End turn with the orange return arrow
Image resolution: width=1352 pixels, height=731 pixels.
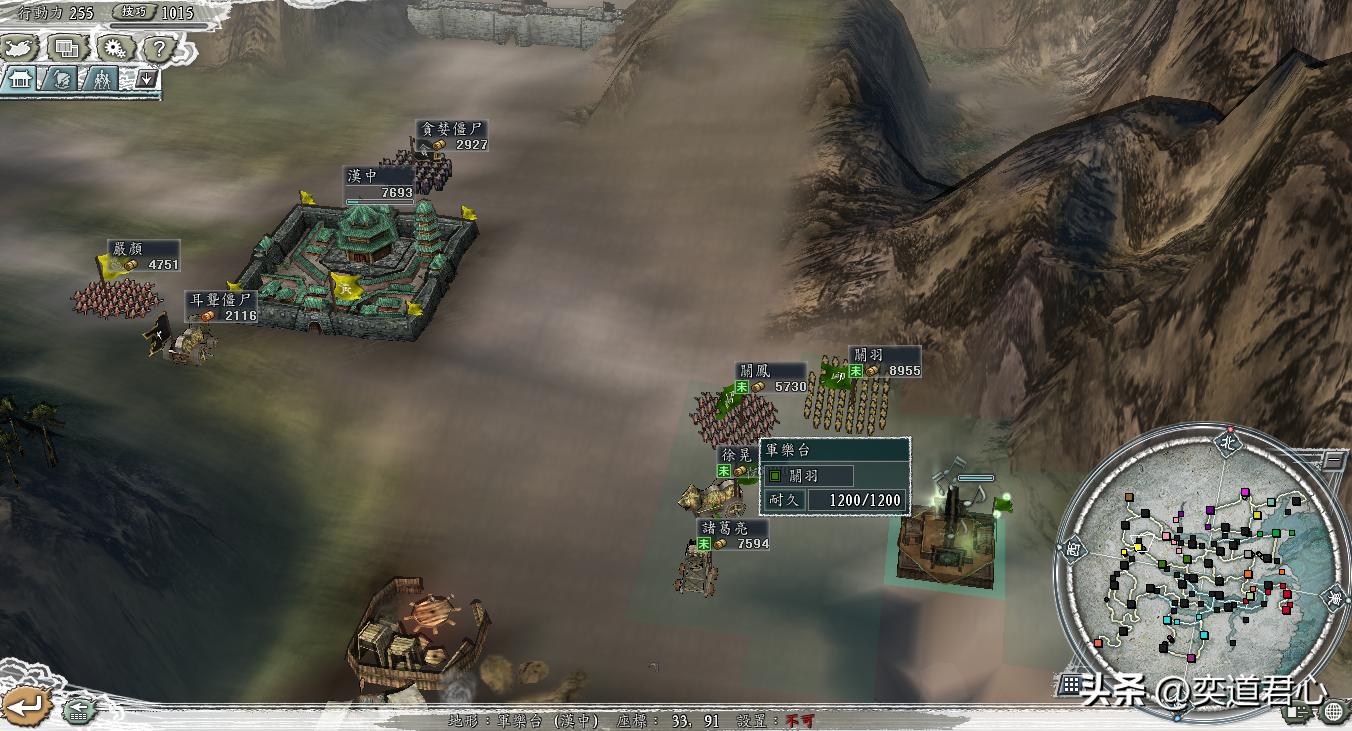[25, 705]
